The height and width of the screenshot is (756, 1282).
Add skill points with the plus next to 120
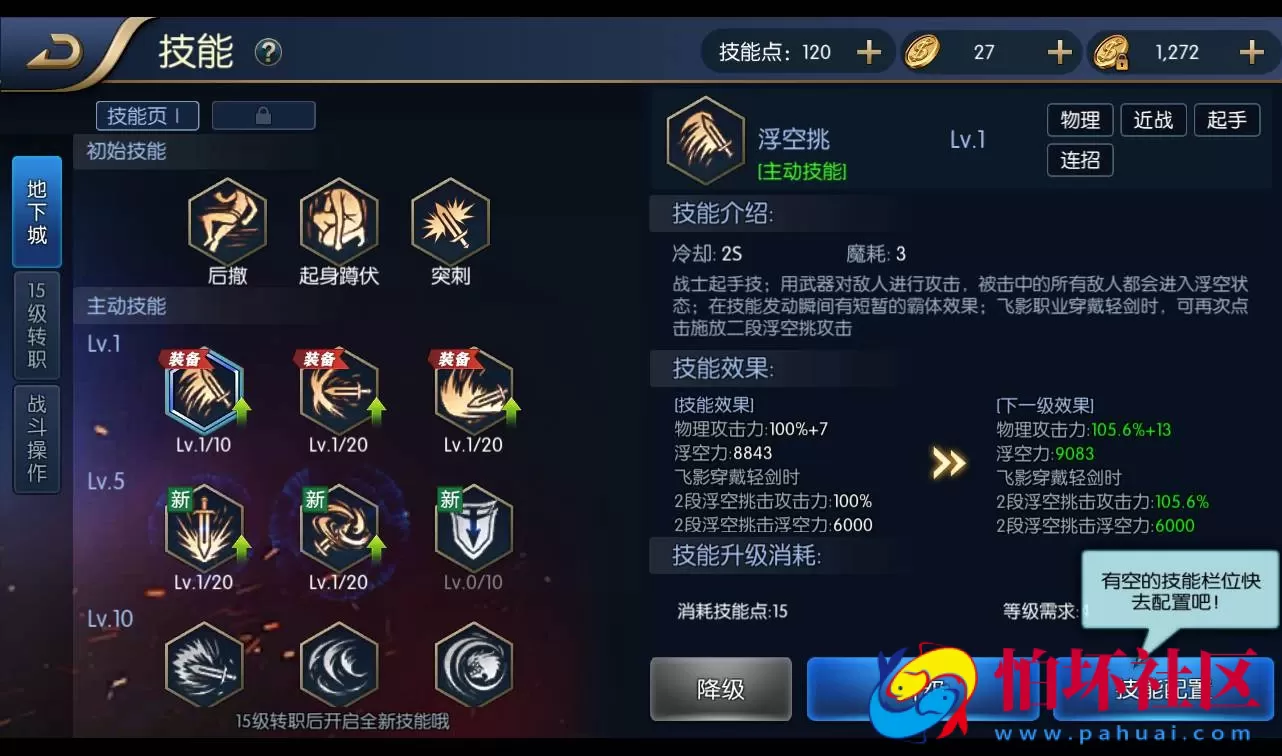pos(868,51)
